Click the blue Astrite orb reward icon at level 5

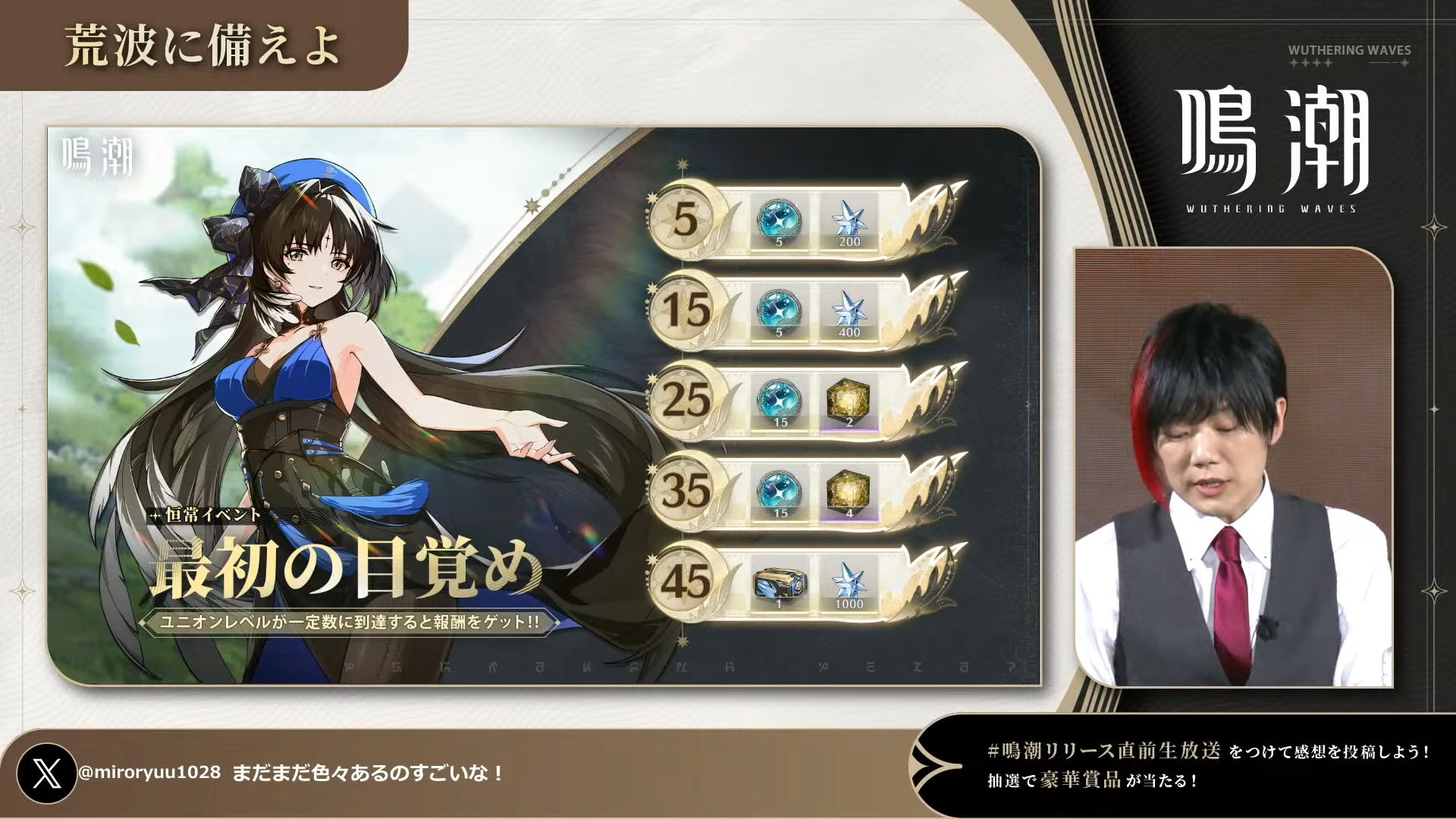pos(780,222)
